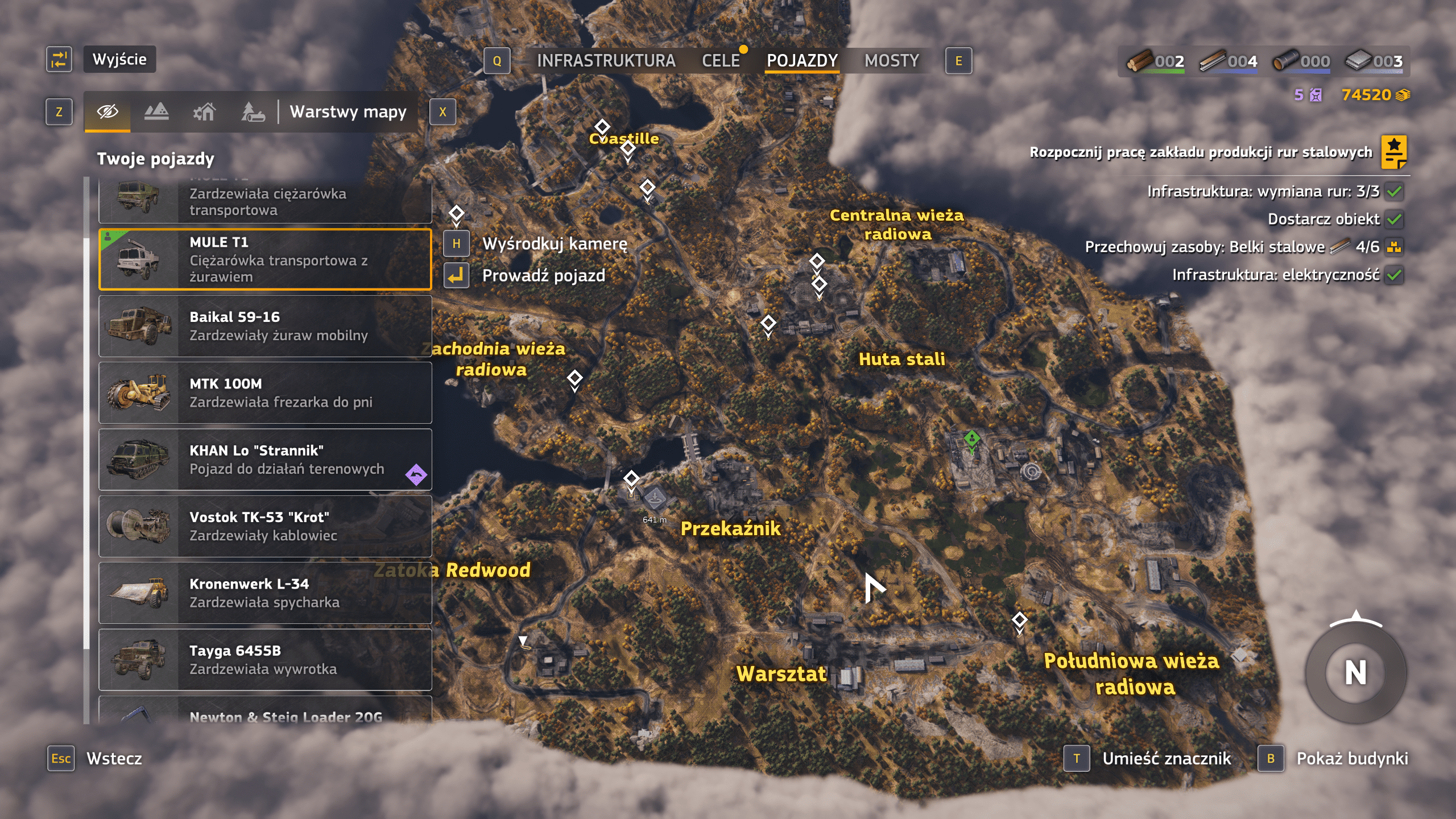The width and height of the screenshot is (1456, 819).
Task: Switch to the MOSTY tab
Action: 891,61
